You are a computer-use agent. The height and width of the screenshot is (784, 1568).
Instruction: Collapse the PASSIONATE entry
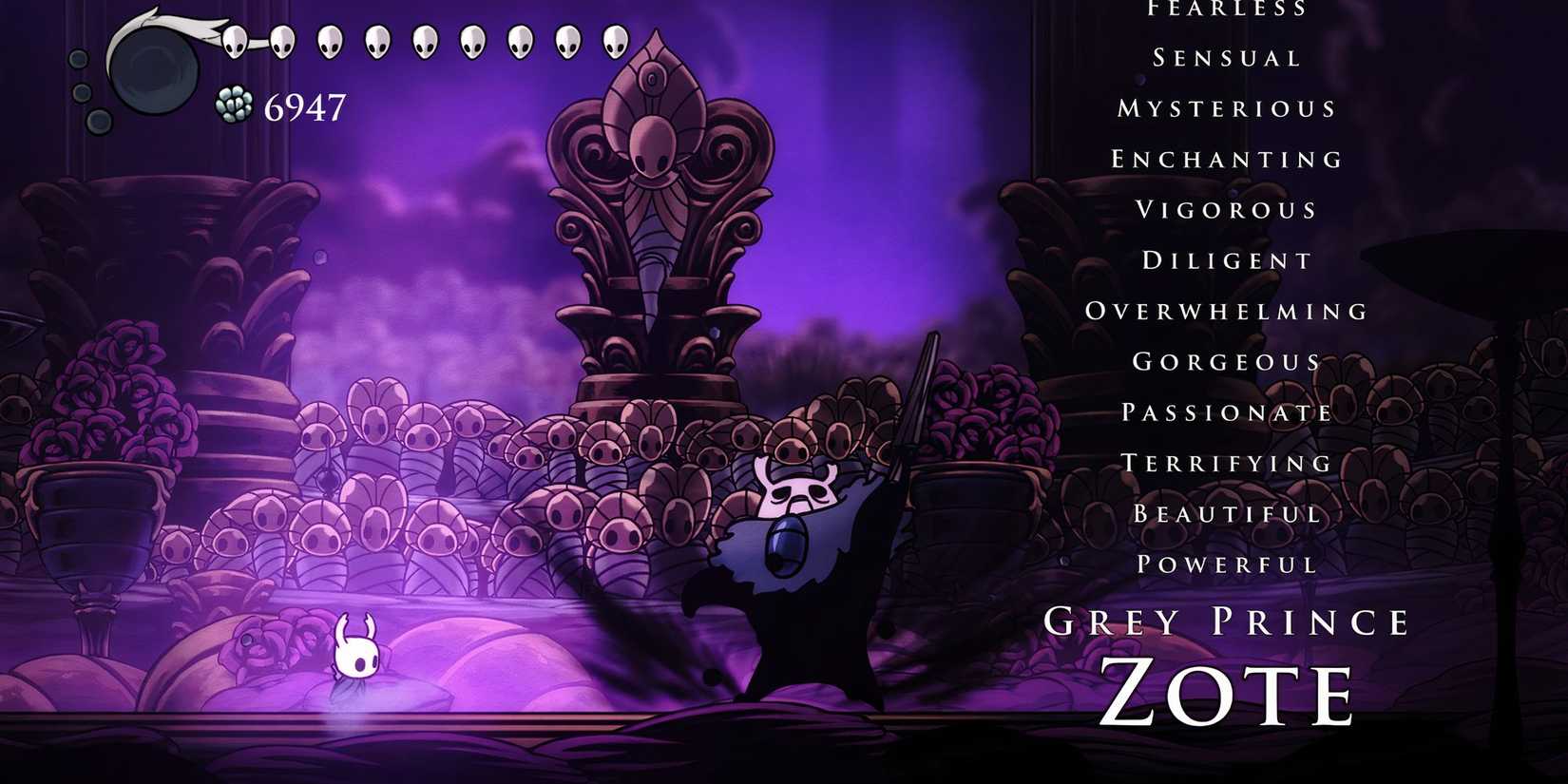coord(1227,411)
